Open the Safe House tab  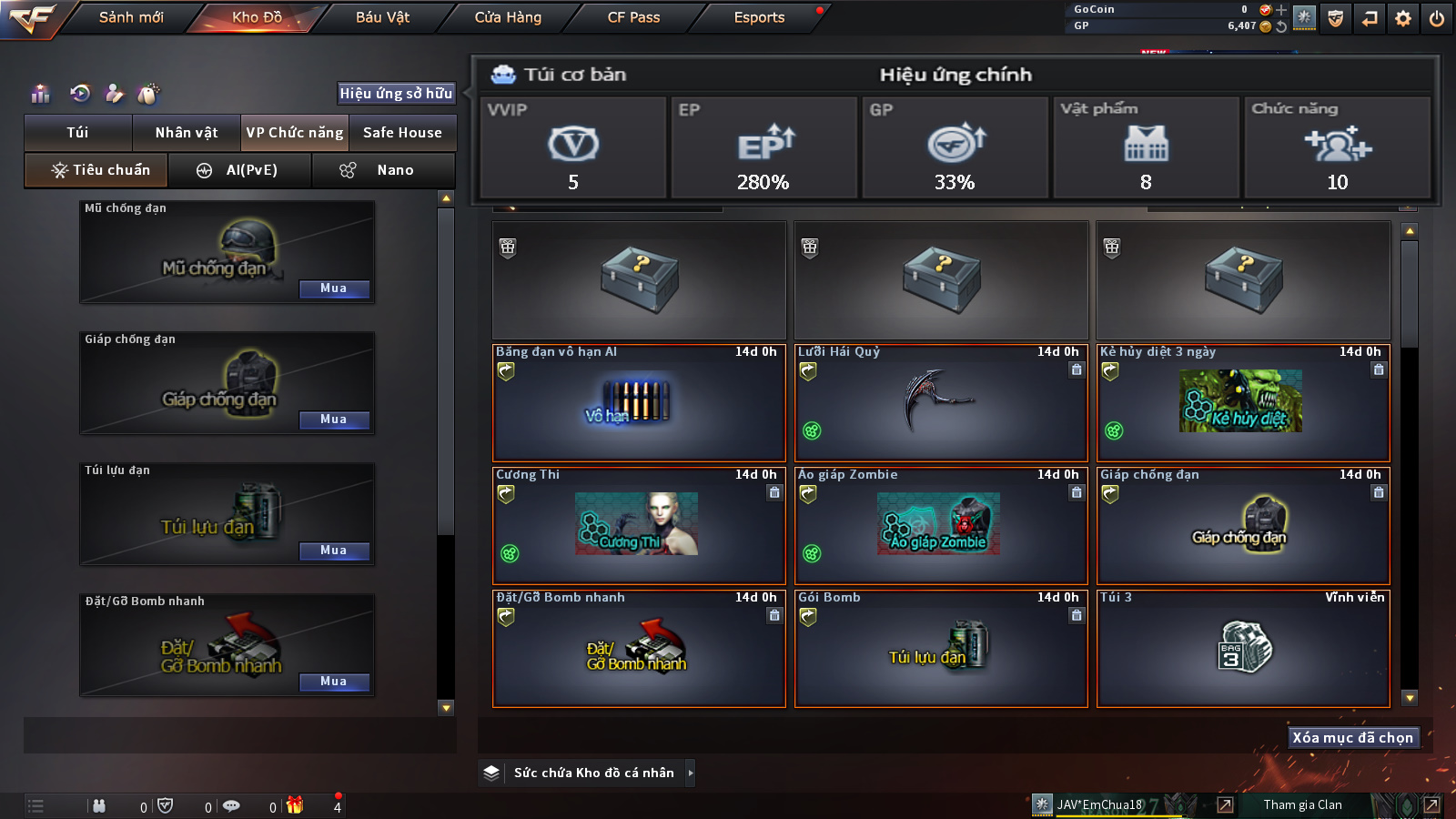tap(402, 133)
